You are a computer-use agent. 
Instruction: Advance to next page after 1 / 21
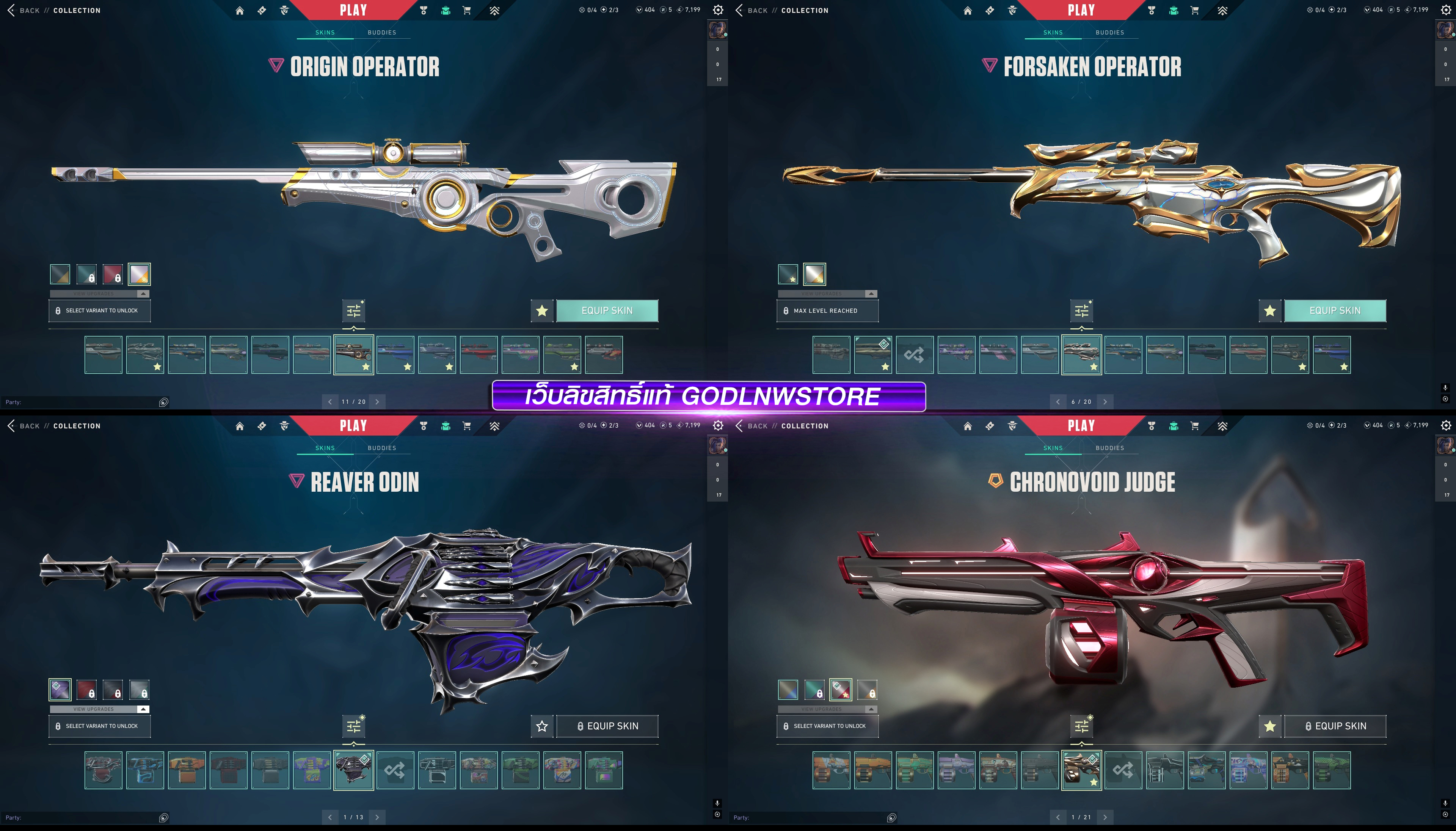[1105, 817]
